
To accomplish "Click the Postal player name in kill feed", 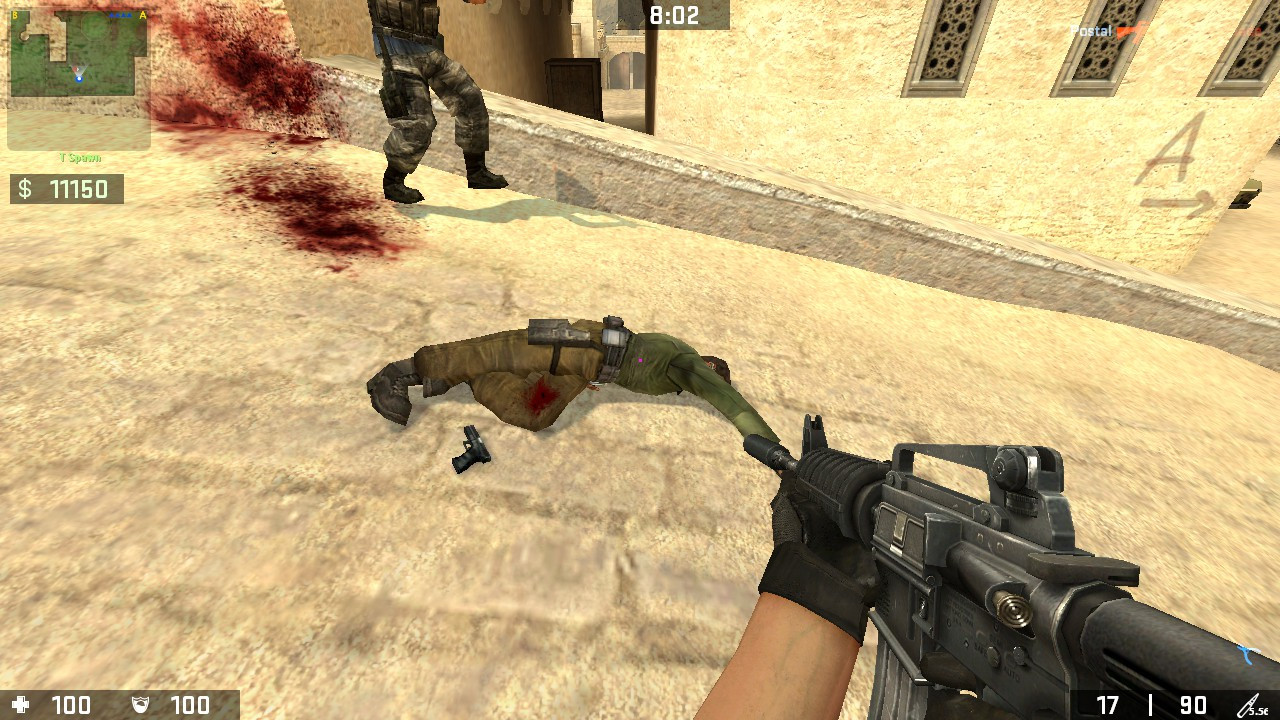I will (x=1090, y=31).
